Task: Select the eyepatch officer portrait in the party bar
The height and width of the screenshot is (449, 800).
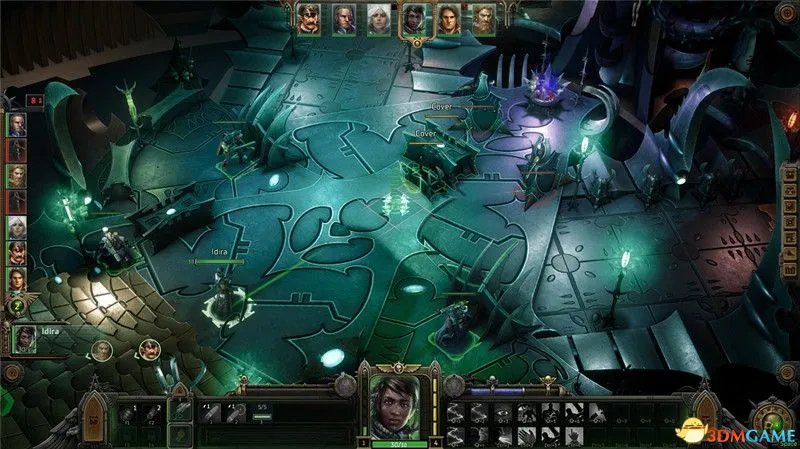Action: 308,18
